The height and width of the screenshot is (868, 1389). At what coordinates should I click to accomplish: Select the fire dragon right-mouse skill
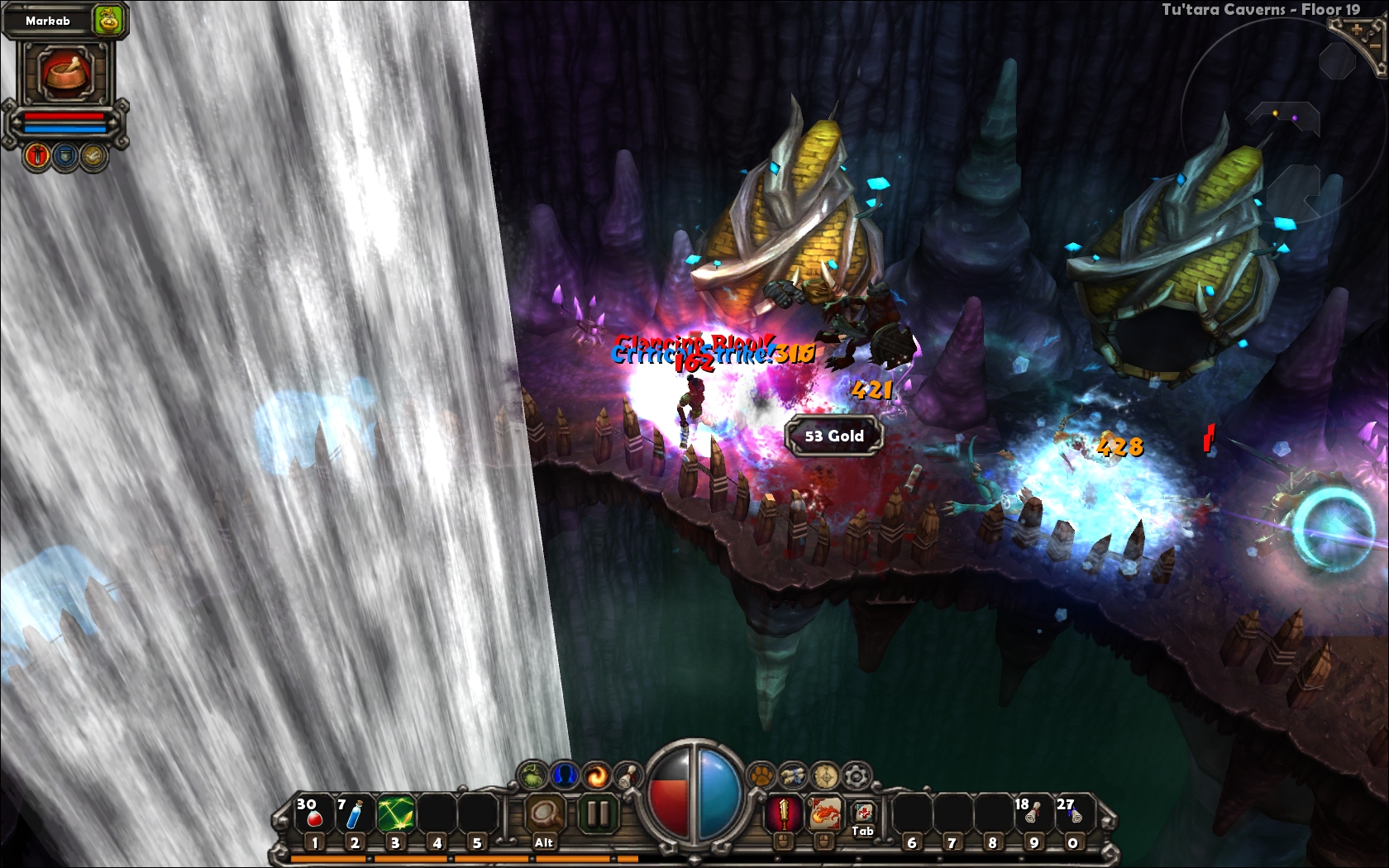[x=823, y=814]
